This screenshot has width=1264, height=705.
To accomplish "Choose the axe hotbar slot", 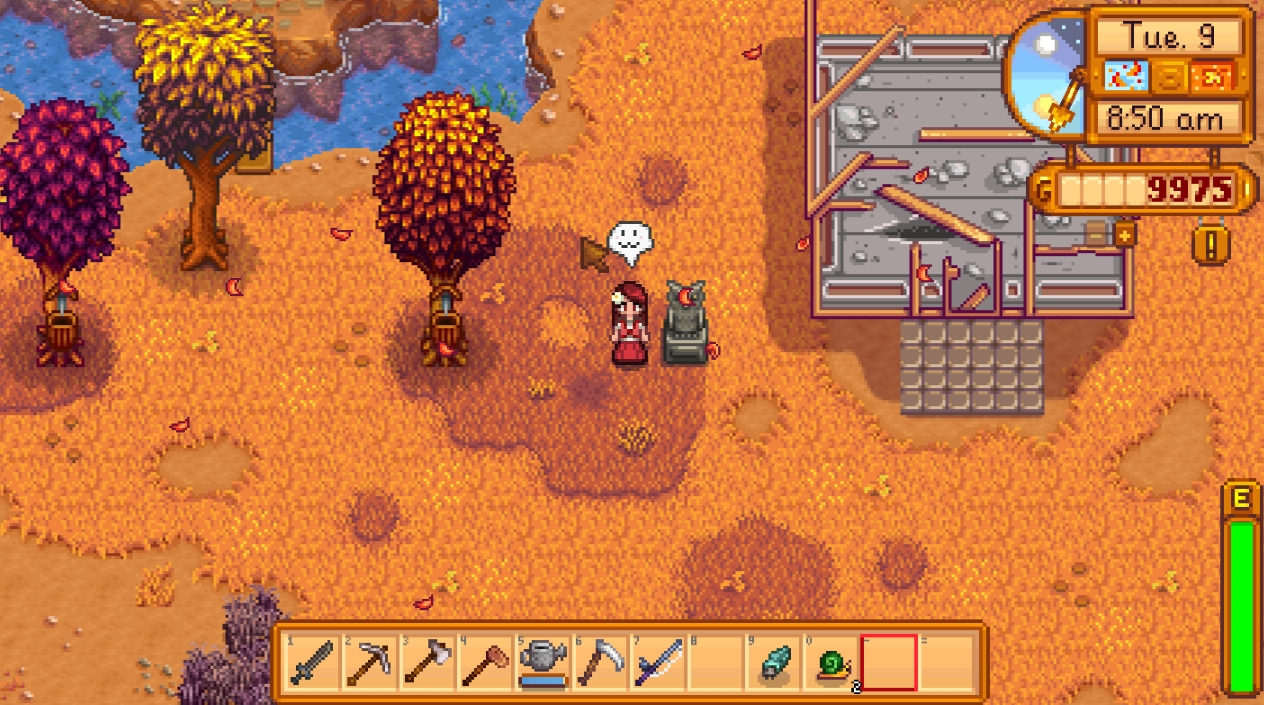I will pyautogui.click(x=426, y=662).
